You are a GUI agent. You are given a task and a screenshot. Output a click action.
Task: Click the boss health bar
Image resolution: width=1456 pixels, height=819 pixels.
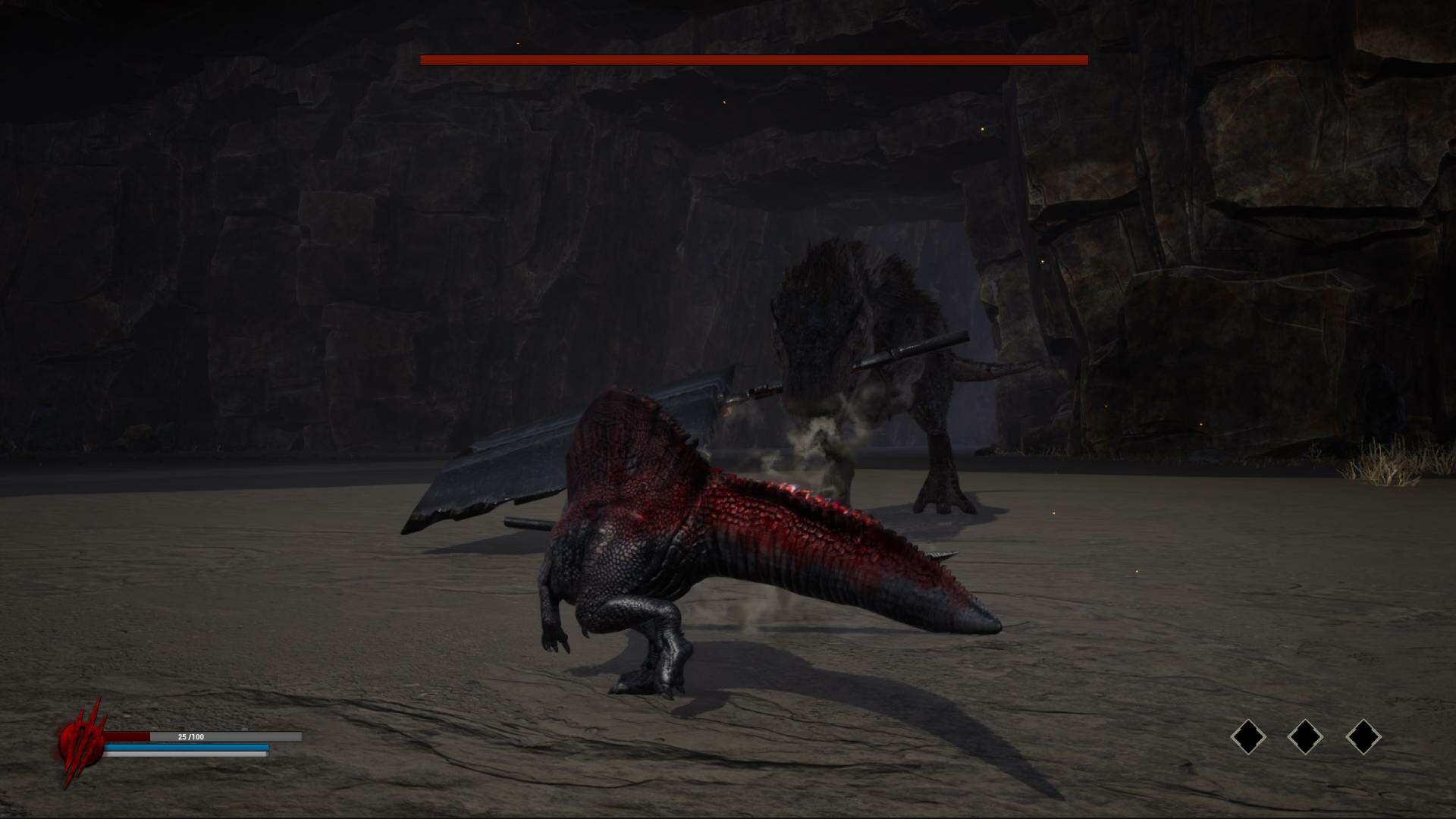tap(755, 58)
